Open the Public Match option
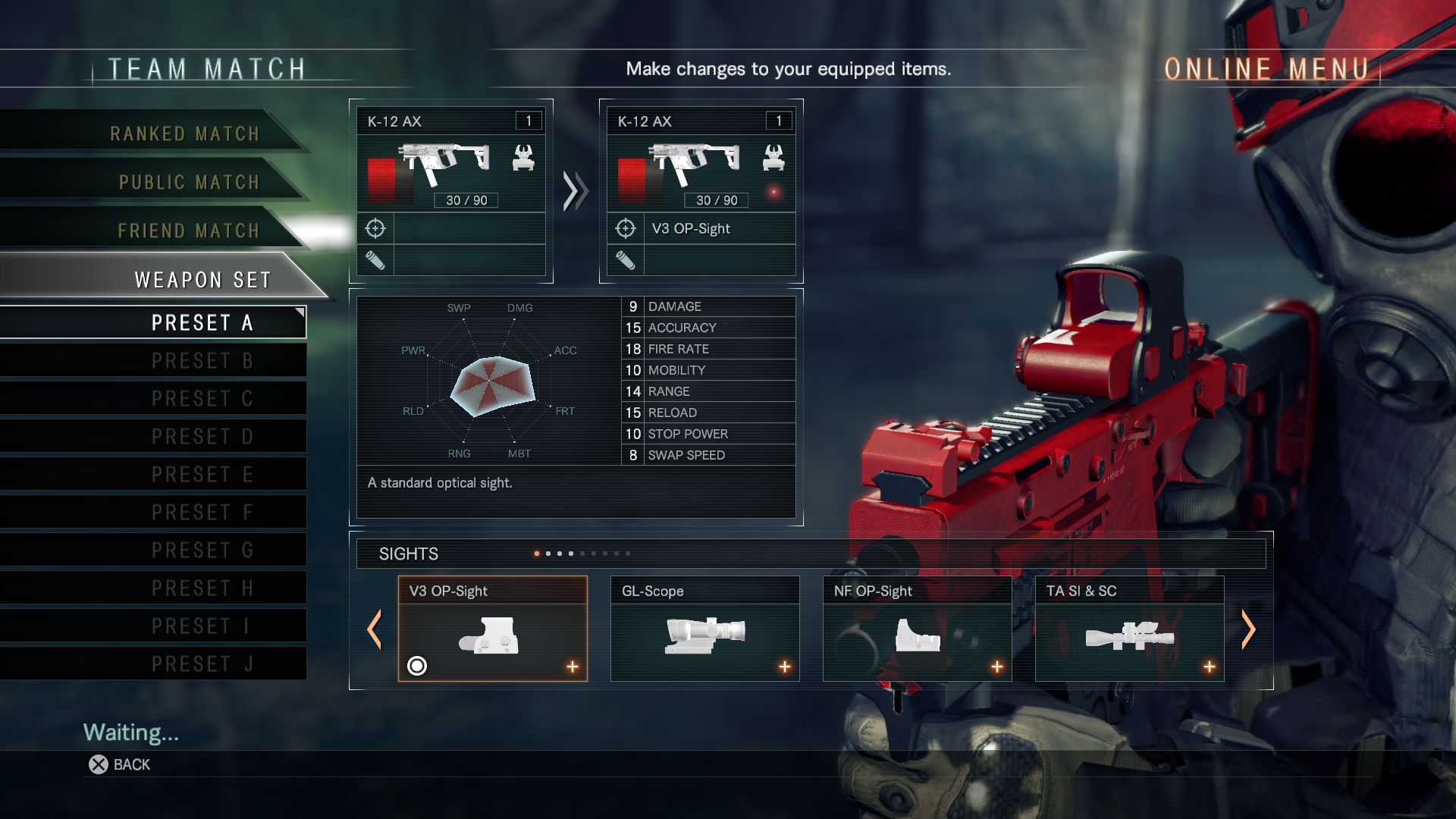This screenshot has width=1456, height=819. tap(187, 182)
